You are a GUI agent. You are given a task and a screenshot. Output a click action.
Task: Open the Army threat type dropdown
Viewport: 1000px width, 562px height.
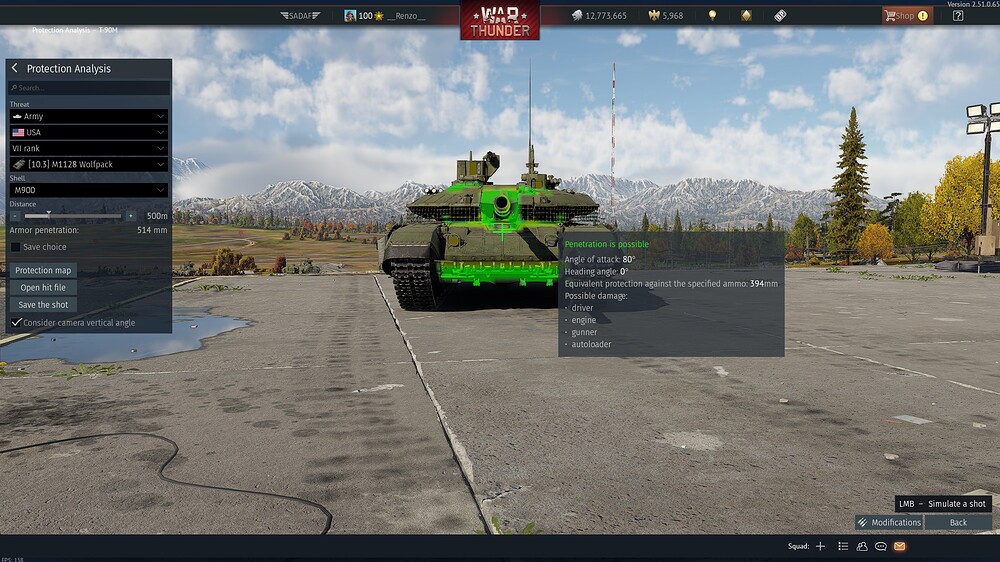pos(88,116)
